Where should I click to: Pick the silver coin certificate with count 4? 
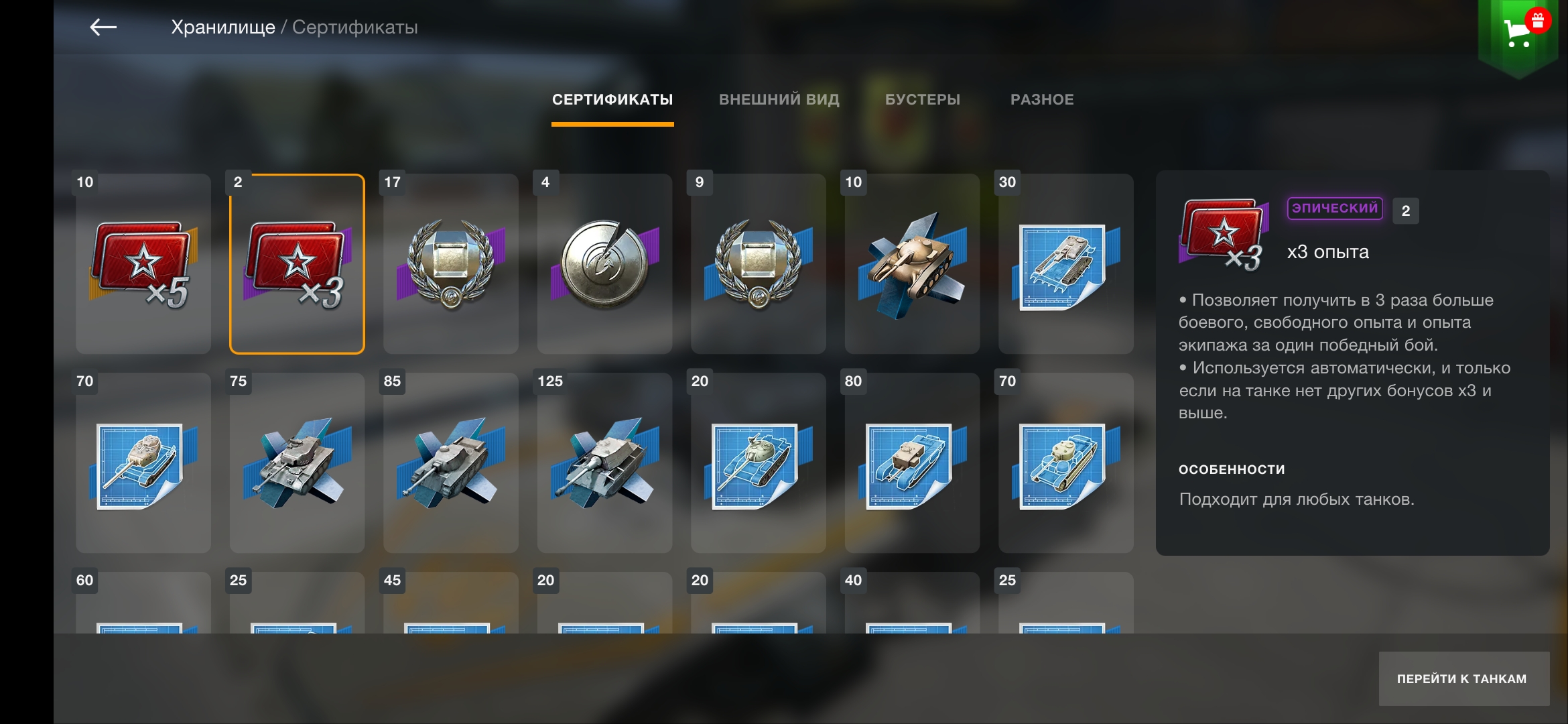coord(604,264)
